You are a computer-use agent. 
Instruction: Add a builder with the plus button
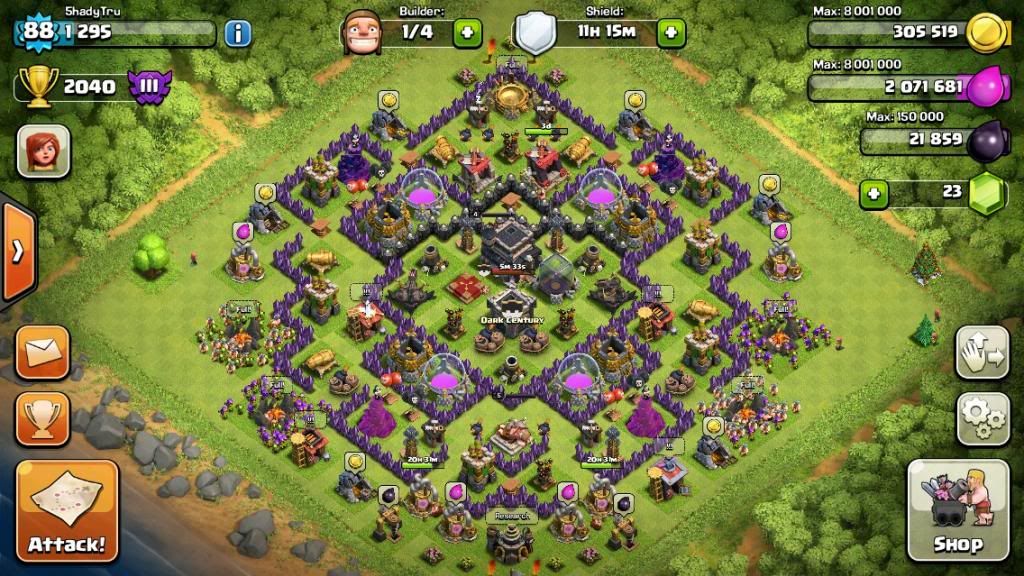[468, 33]
